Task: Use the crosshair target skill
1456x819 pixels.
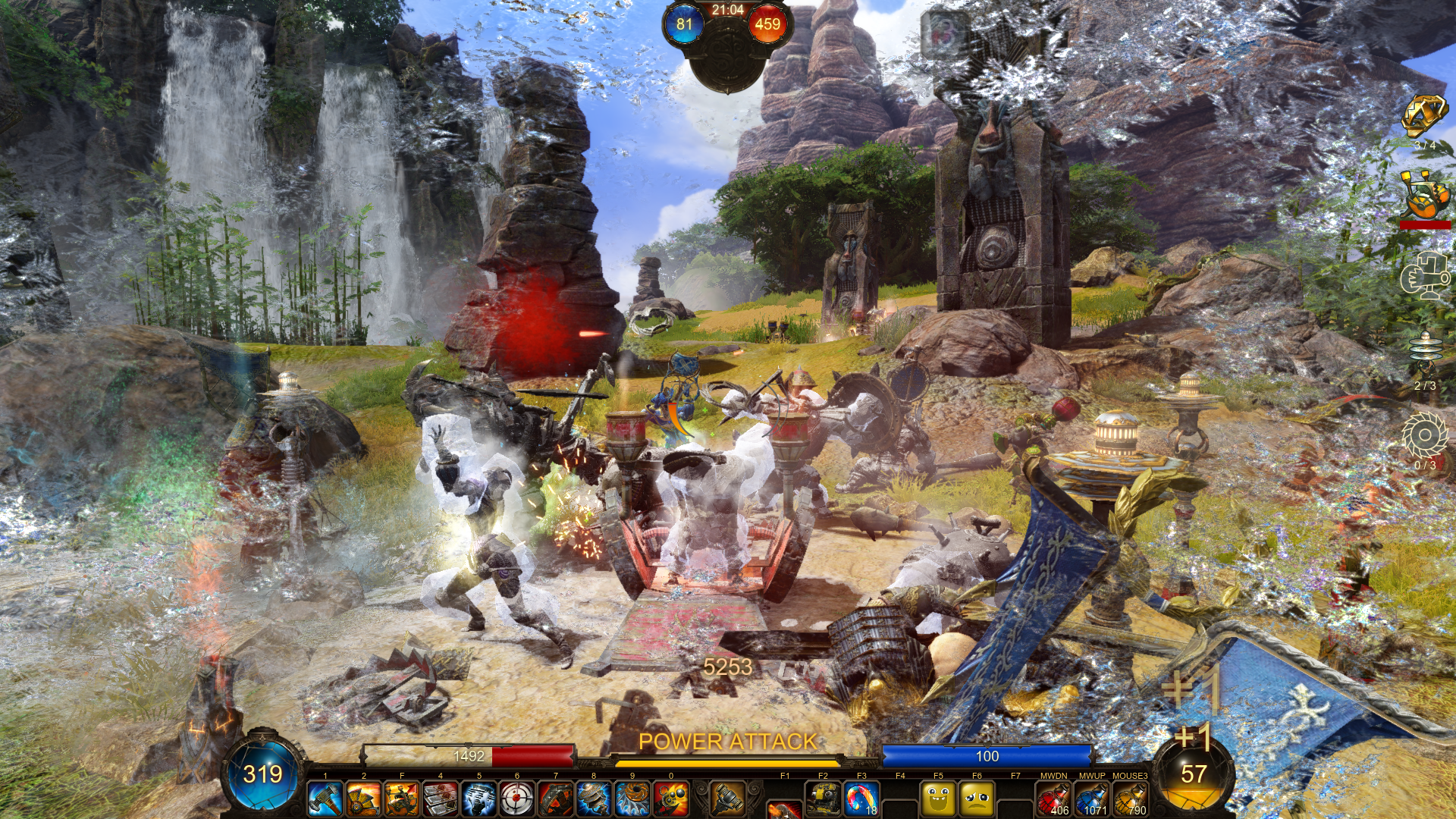Action: [x=517, y=799]
